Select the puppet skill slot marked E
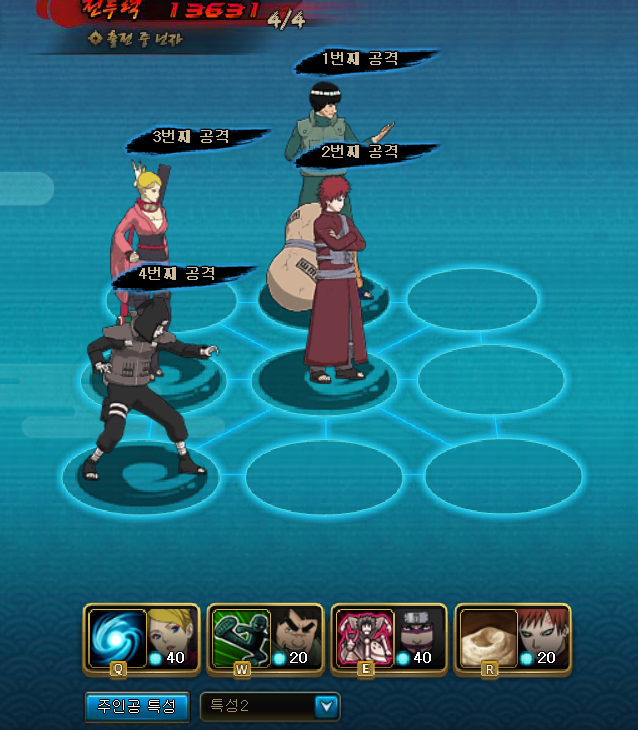Image resolution: width=638 pixels, height=730 pixels. point(366,638)
